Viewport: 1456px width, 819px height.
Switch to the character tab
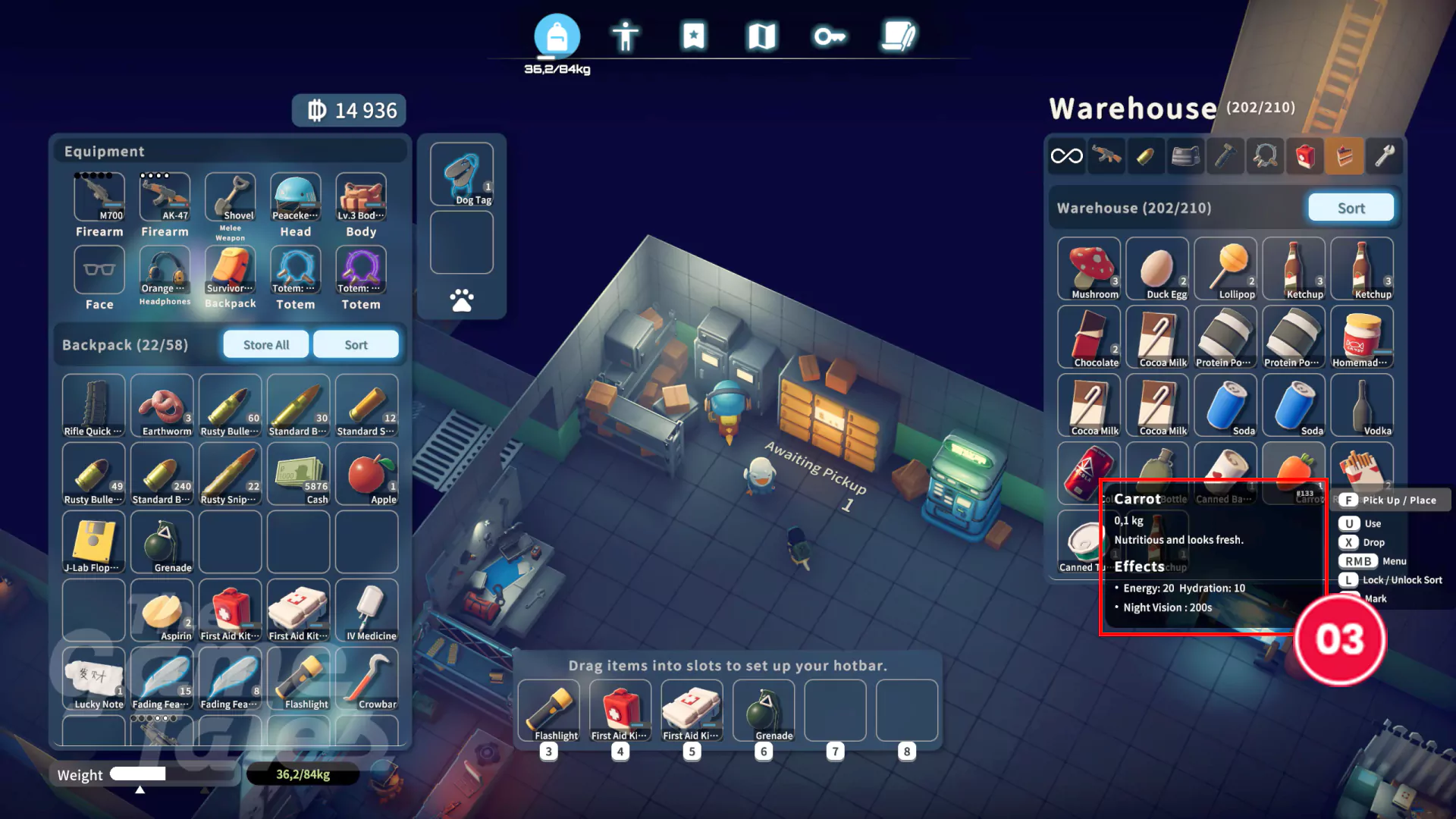point(625,36)
